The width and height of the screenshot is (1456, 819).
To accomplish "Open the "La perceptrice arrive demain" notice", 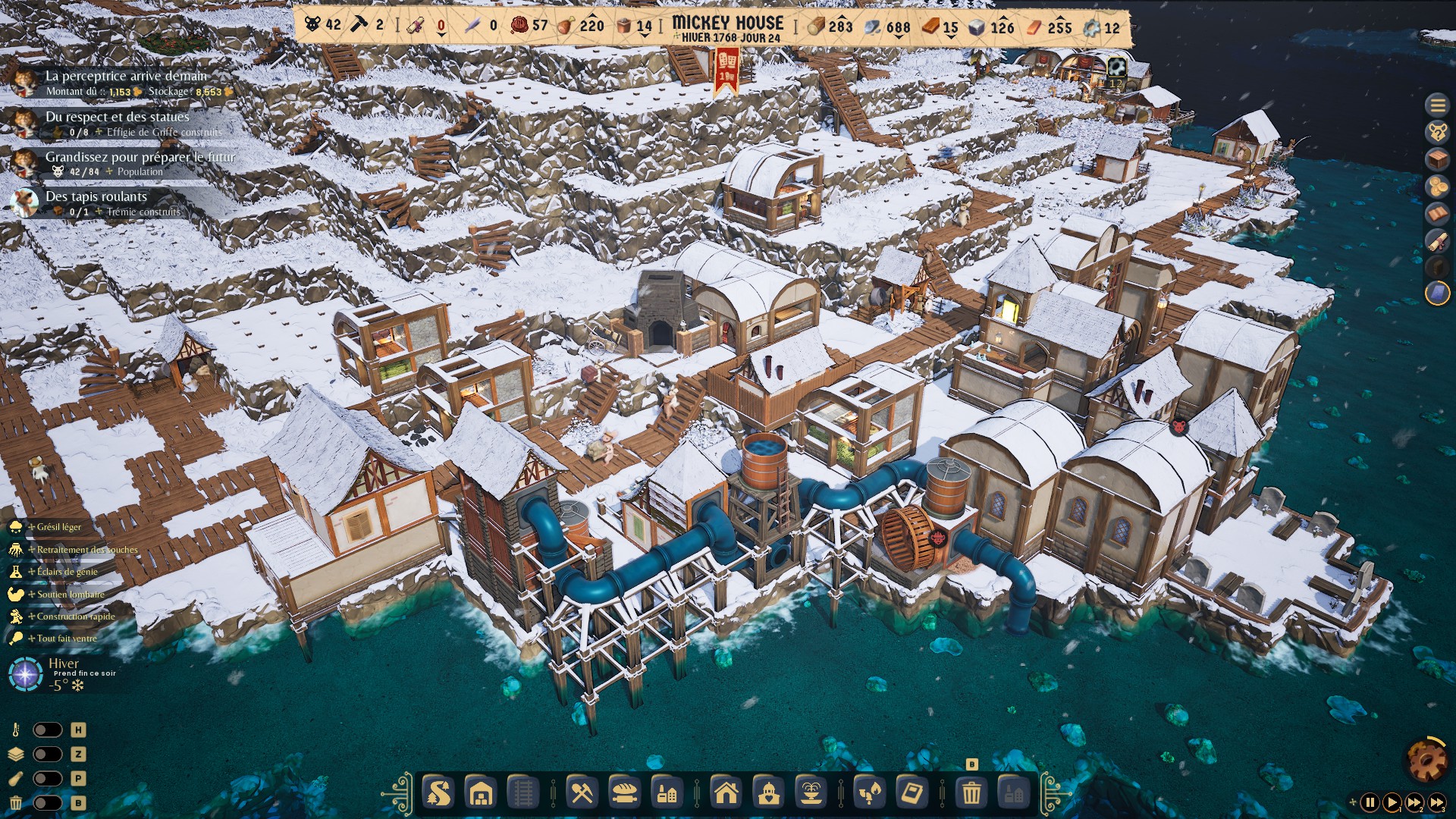I will pos(126,76).
